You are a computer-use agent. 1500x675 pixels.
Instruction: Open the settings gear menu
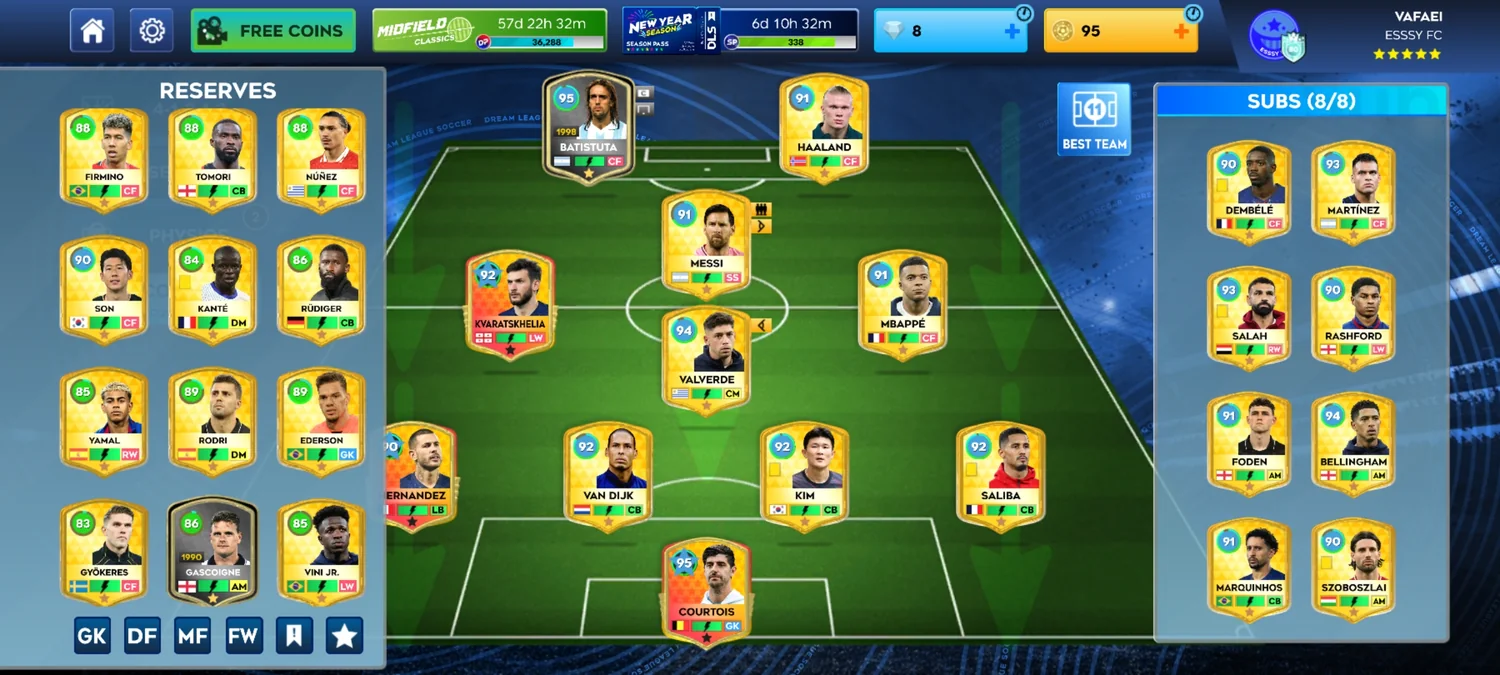151,31
